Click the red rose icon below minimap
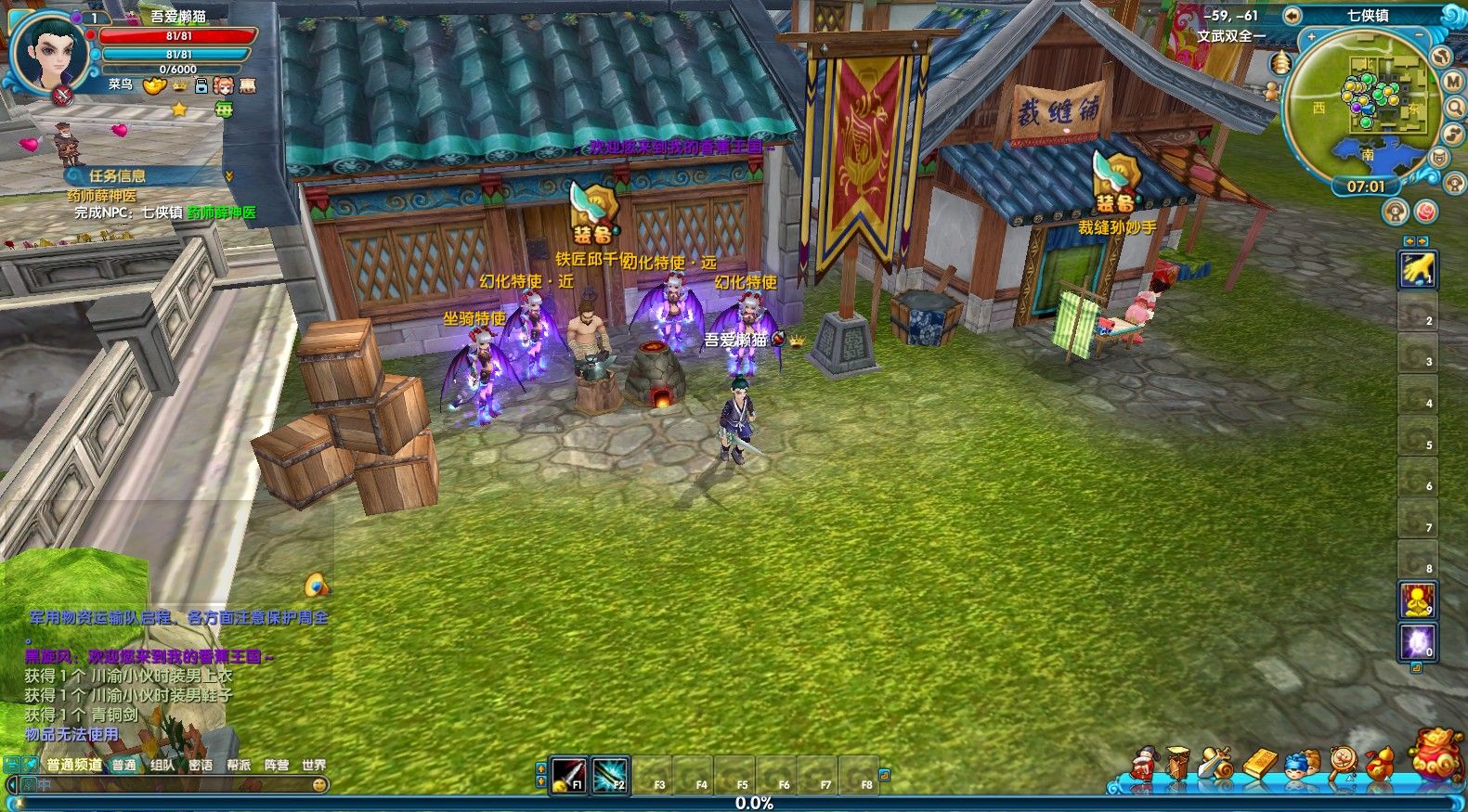Image resolution: width=1468 pixels, height=812 pixels. coord(1425,213)
